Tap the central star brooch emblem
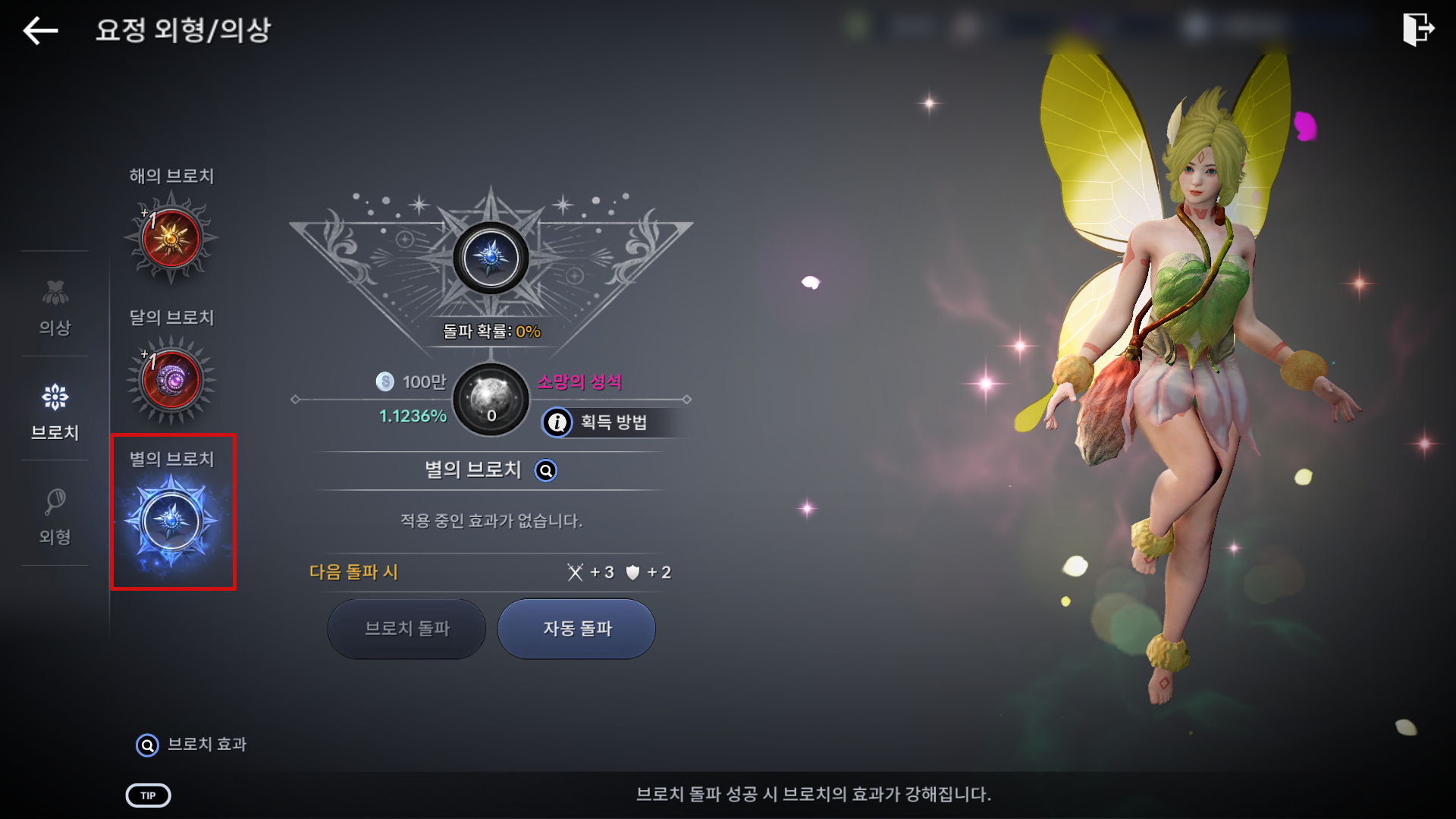 pos(491,259)
